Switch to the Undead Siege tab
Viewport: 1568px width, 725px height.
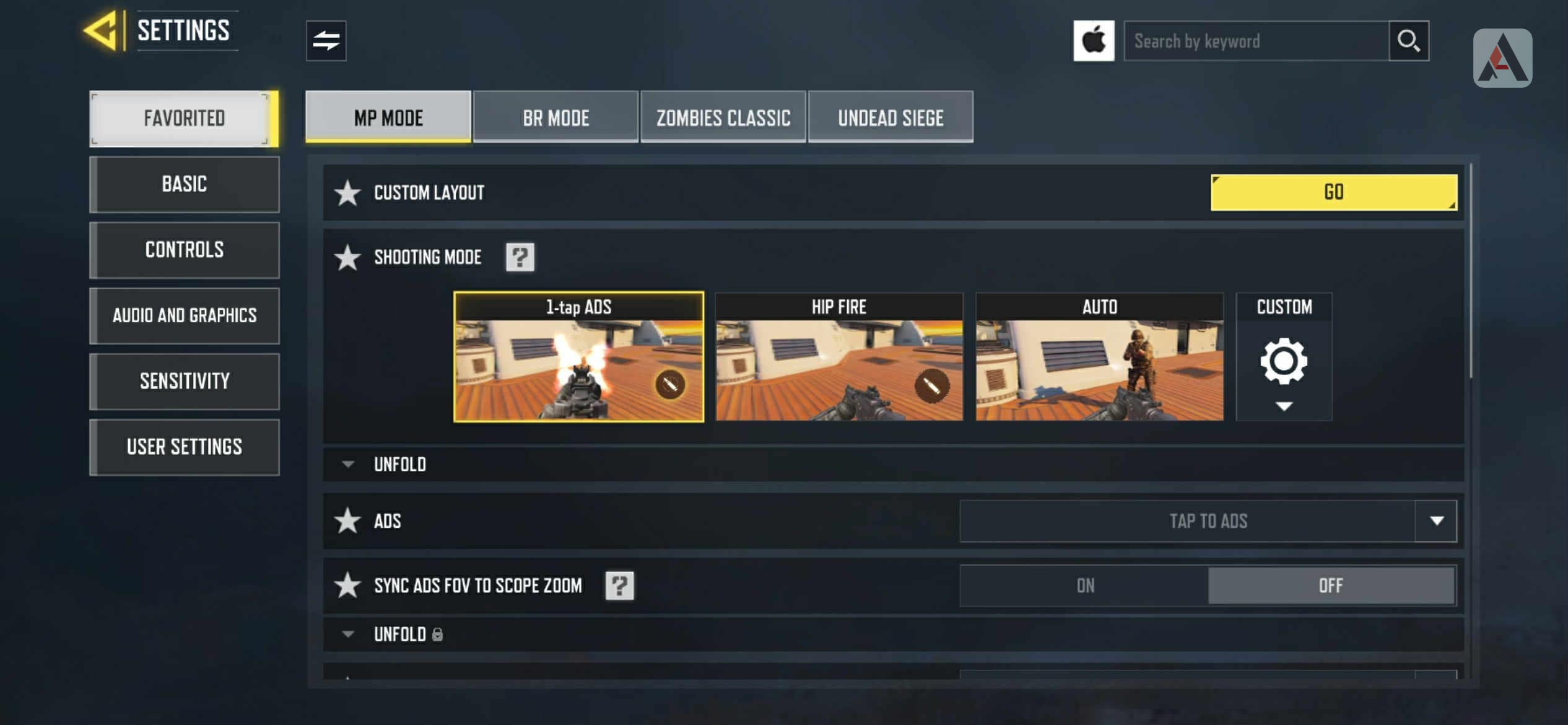tap(890, 118)
